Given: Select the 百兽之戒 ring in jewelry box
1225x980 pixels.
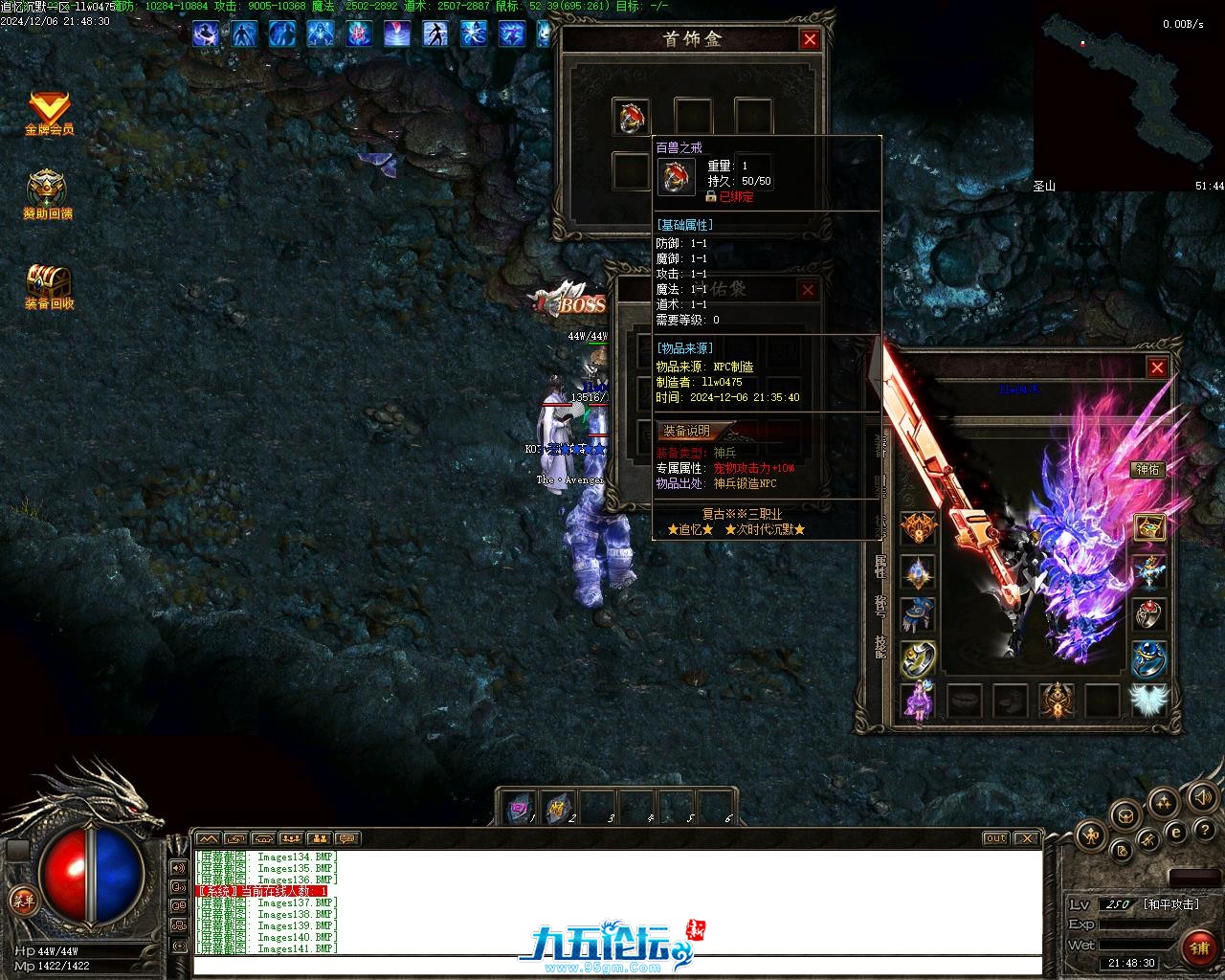Looking at the screenshot, I should point(632,117).
